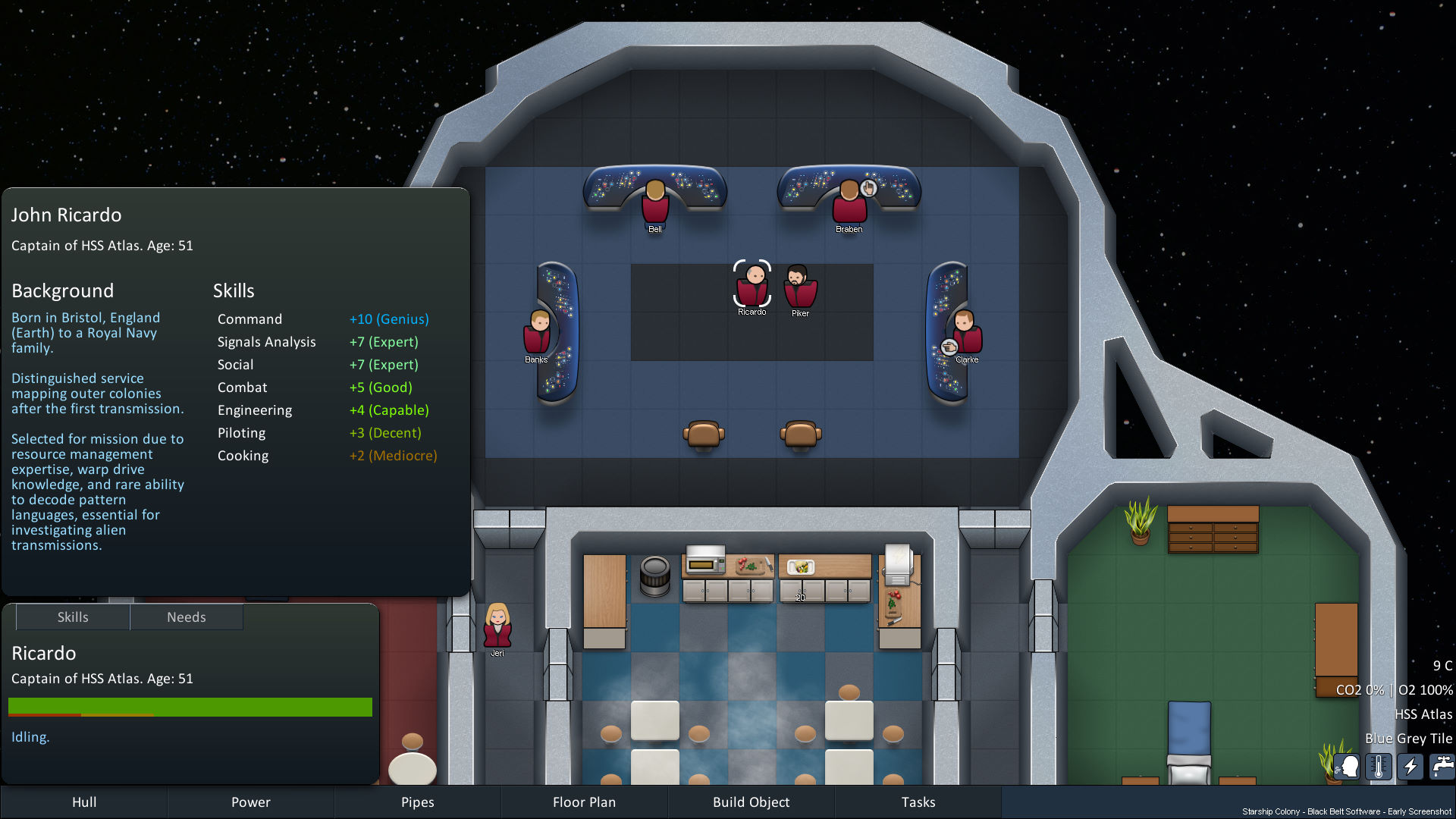Select crew member Bell at console
This screenshot has width=1456, height=819.
tap(655, 202)
